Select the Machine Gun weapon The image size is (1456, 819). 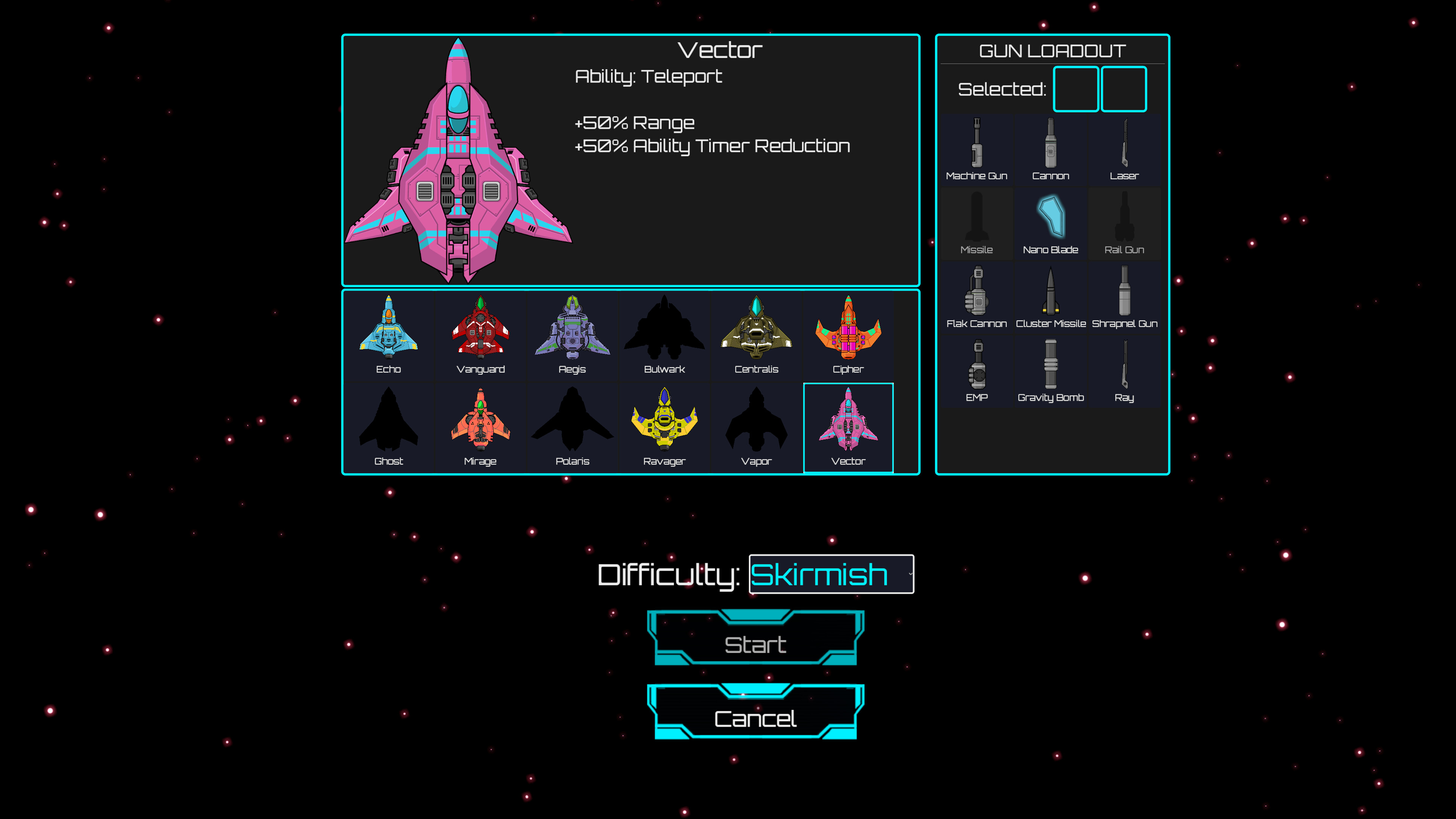[977, 148]
